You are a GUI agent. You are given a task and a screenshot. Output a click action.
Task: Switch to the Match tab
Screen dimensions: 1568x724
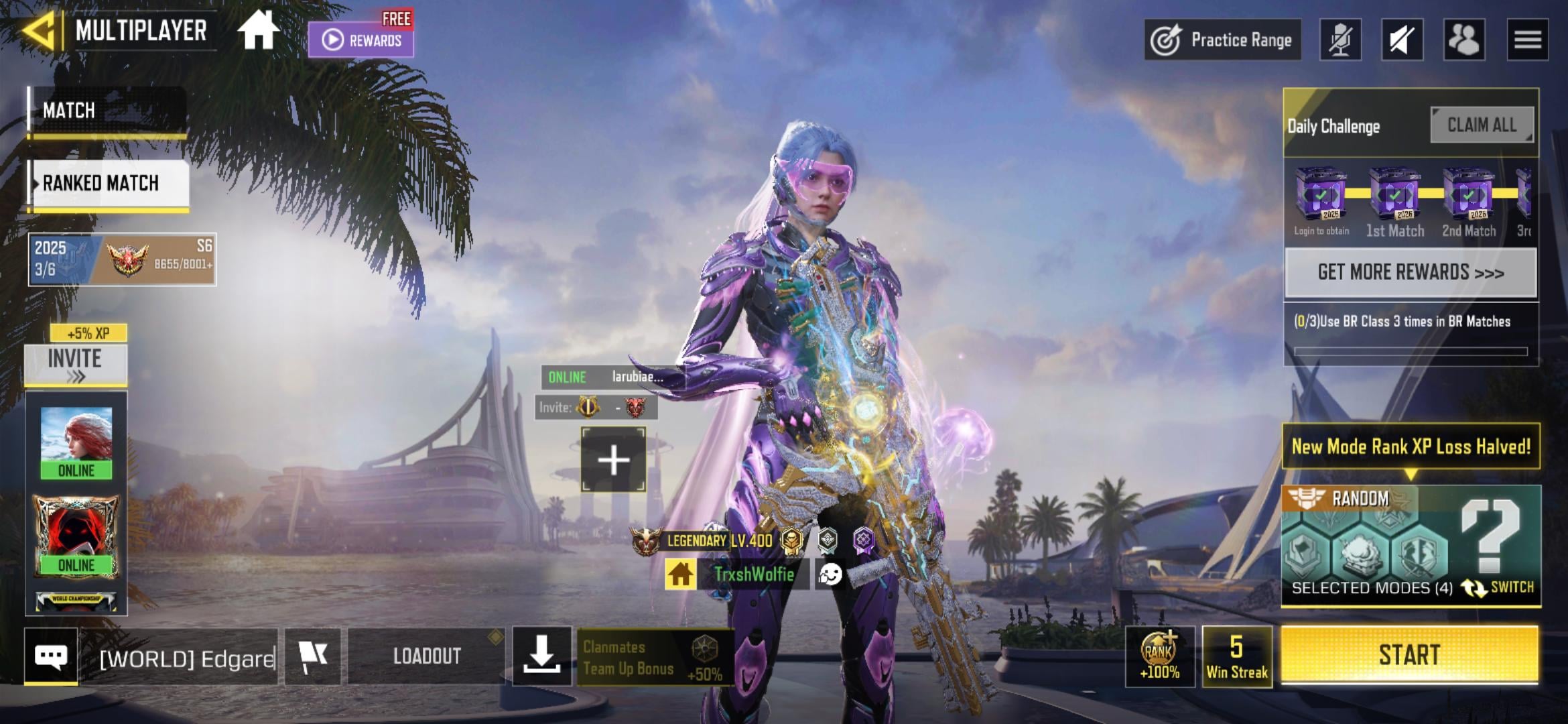click(107, 111)
